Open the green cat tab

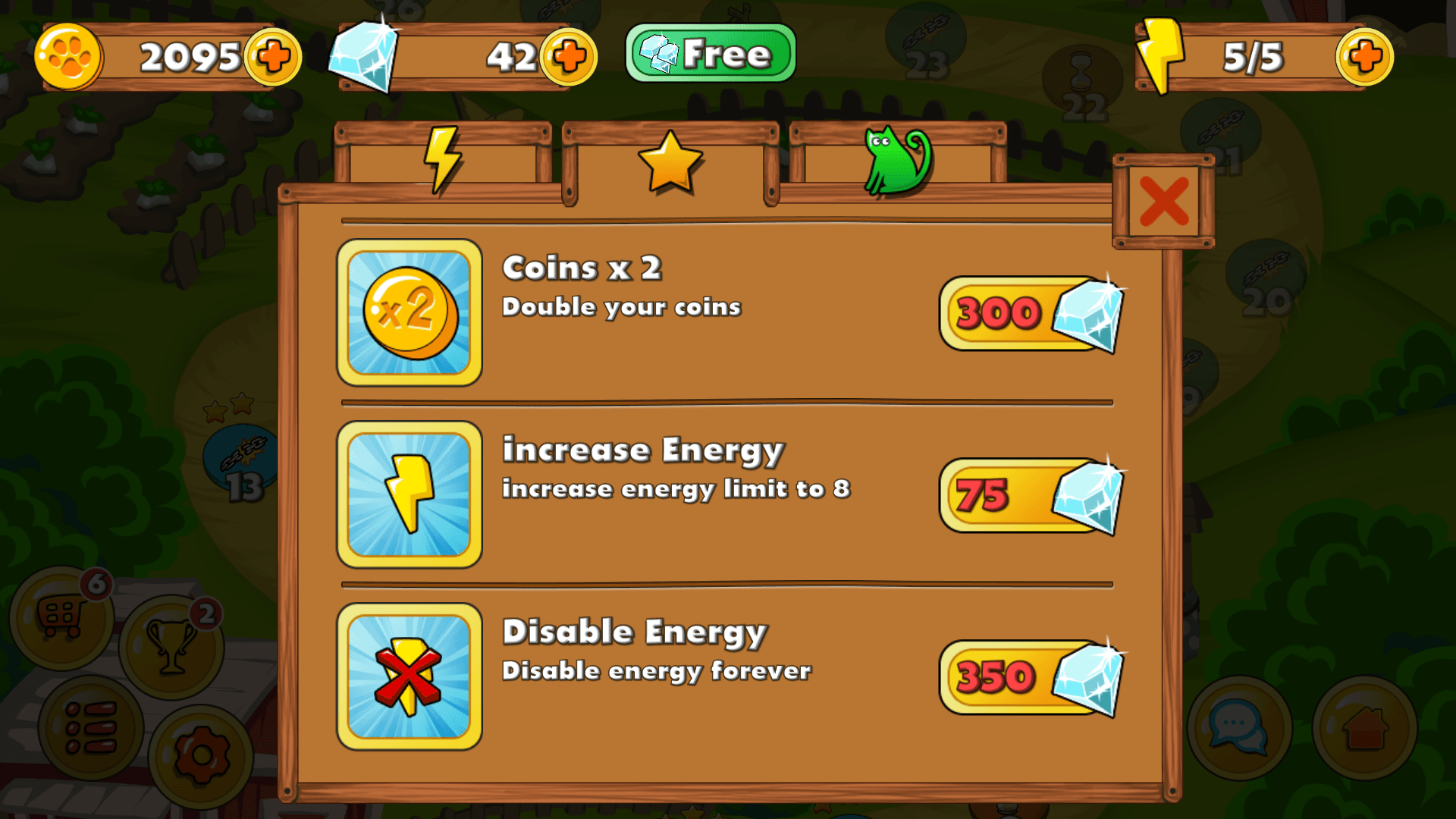(895, 159)
